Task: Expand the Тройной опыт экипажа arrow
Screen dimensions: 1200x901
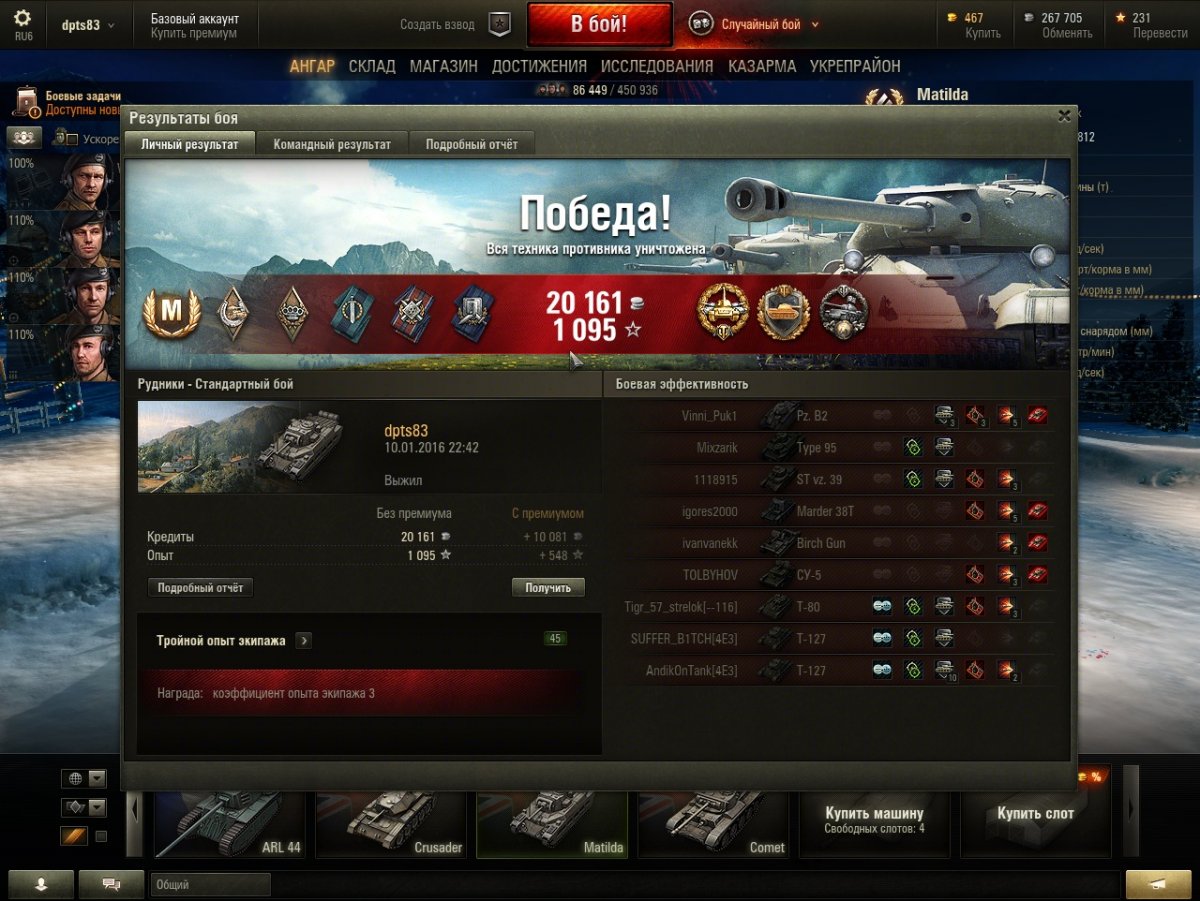Action: [x=304, y=641]
